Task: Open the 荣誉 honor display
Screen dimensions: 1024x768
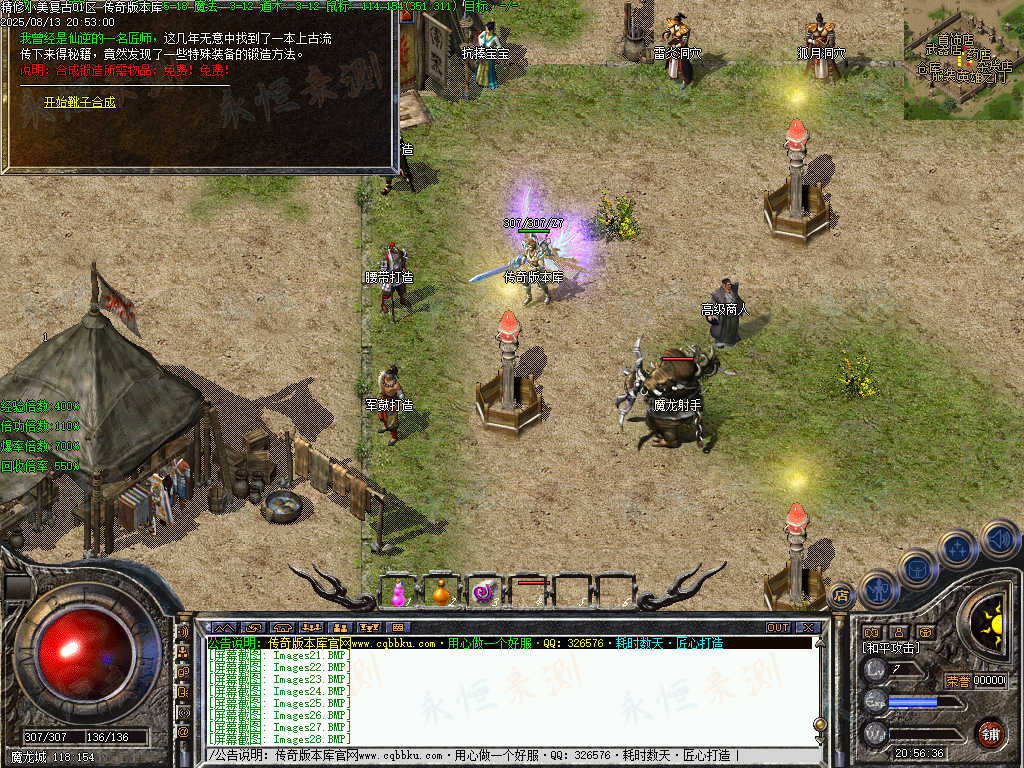Action: tap(958, 681)
